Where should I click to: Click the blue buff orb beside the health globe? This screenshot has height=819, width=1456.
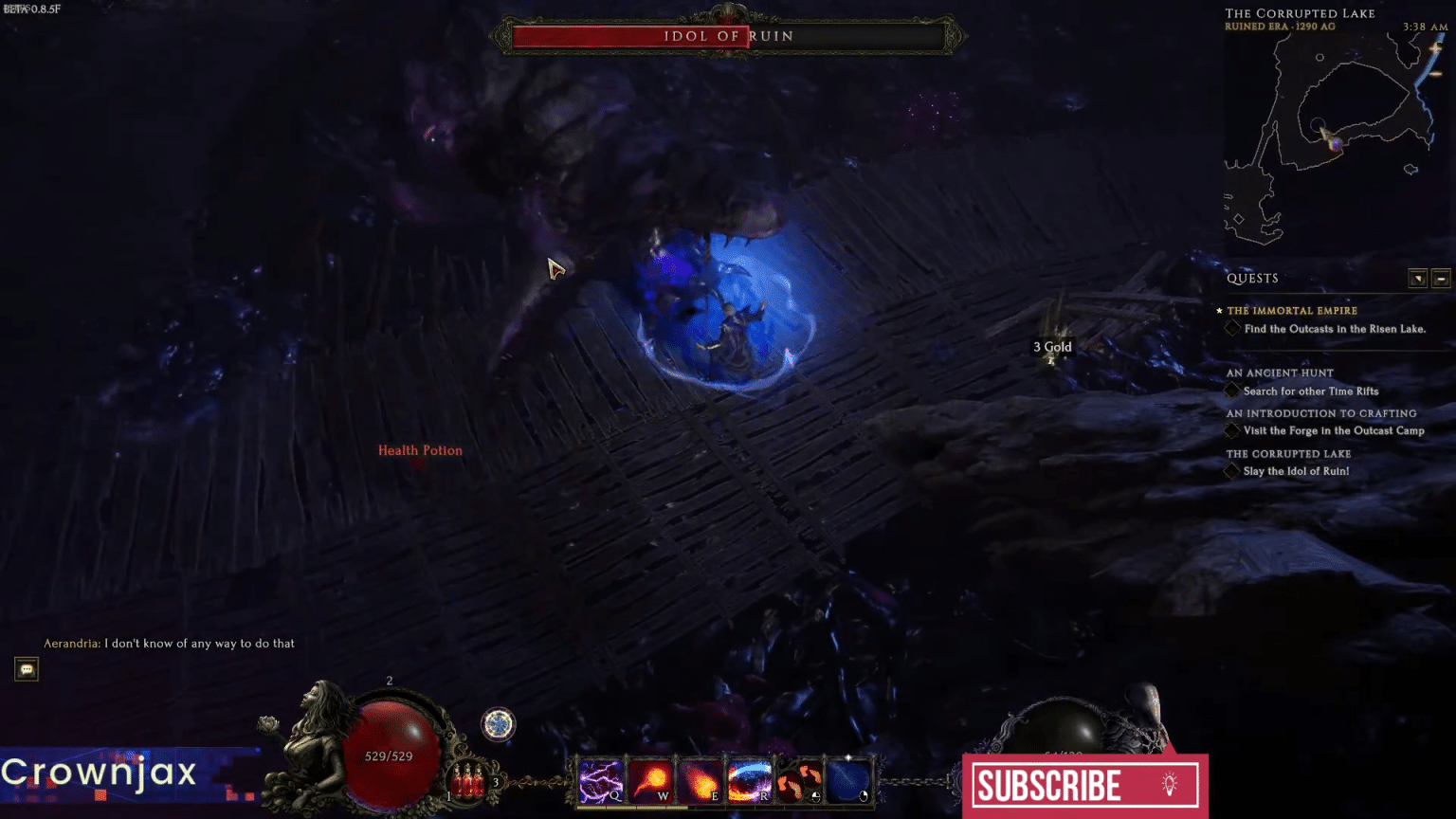(x=497, y=725)
